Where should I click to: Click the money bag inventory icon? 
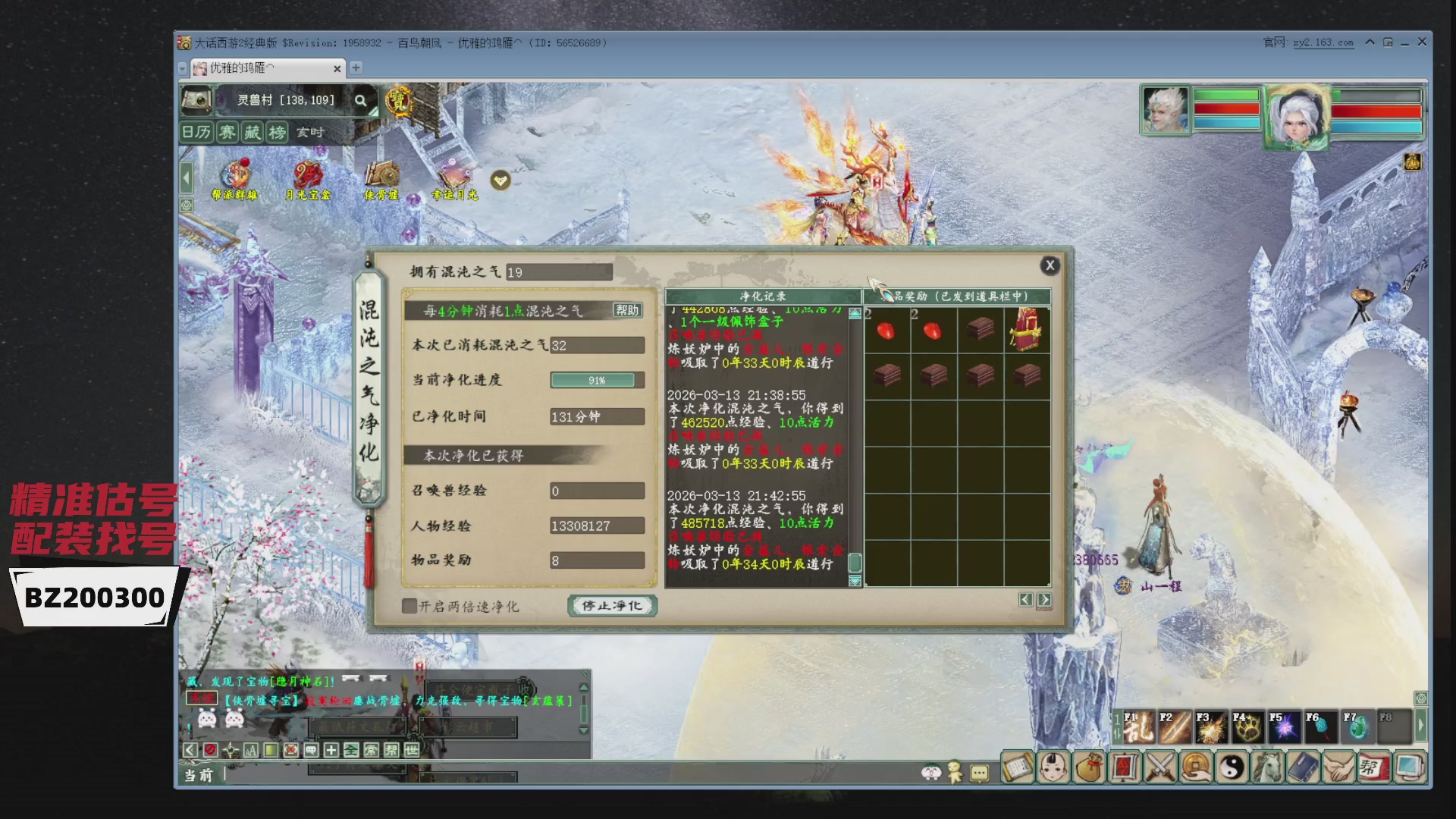[1087, 767]
